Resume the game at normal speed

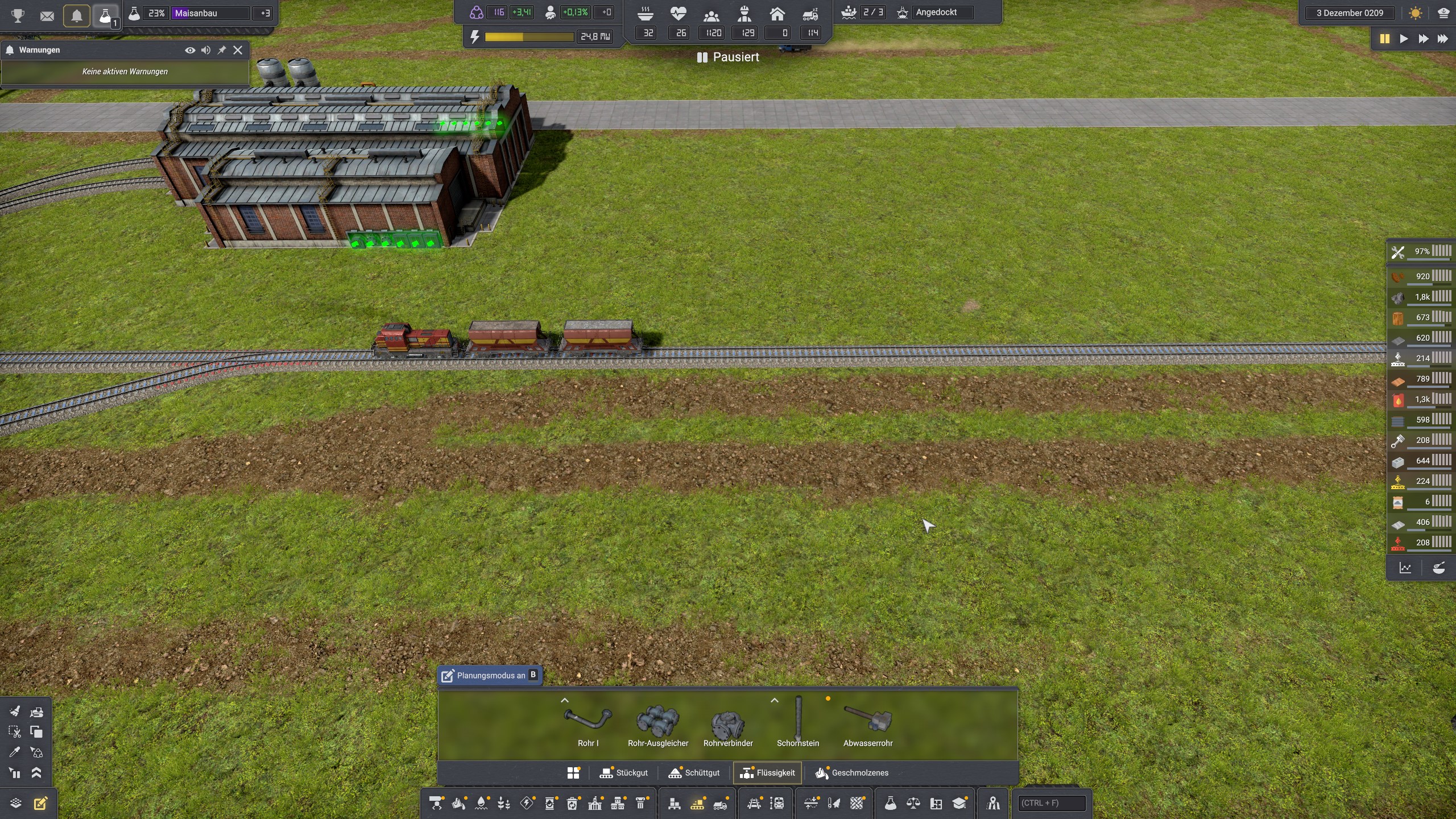1404,39
